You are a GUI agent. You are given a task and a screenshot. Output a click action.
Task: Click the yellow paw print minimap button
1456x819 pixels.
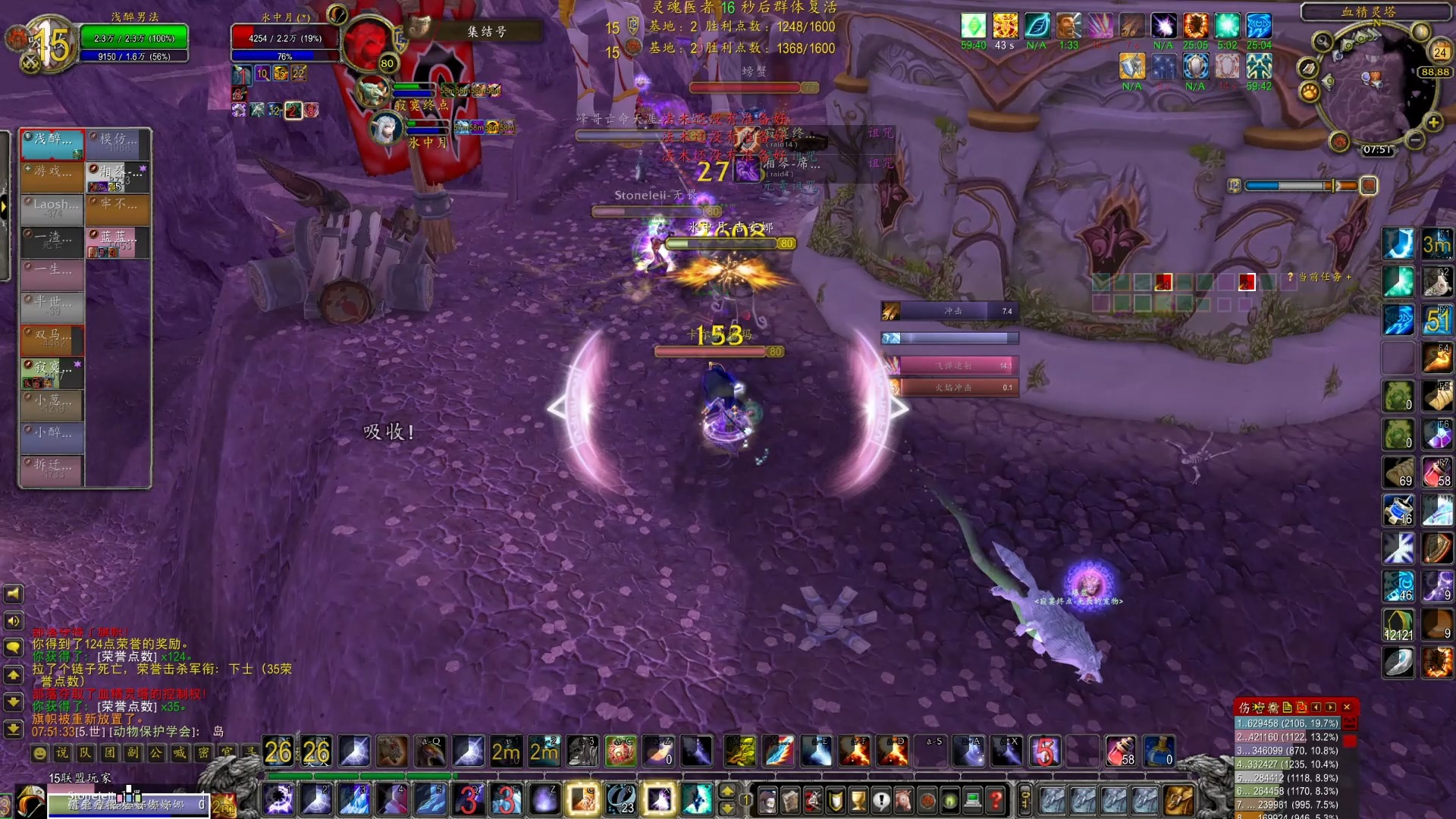(1310, 92)
